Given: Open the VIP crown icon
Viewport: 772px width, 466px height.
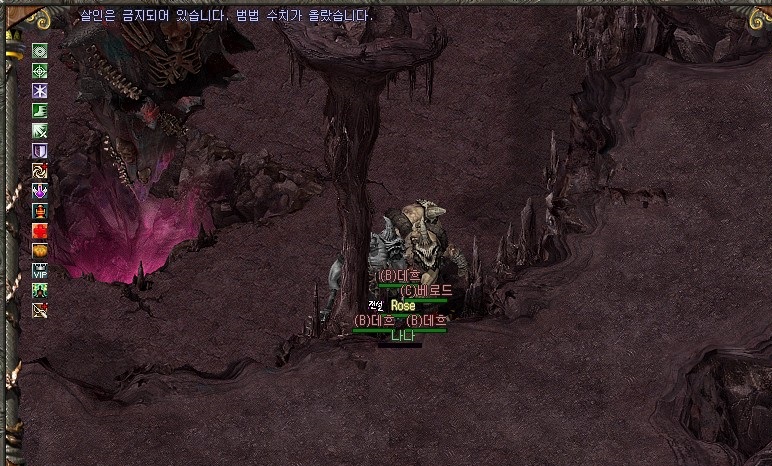Looking at the screenshot, I should tap(40, 270).
